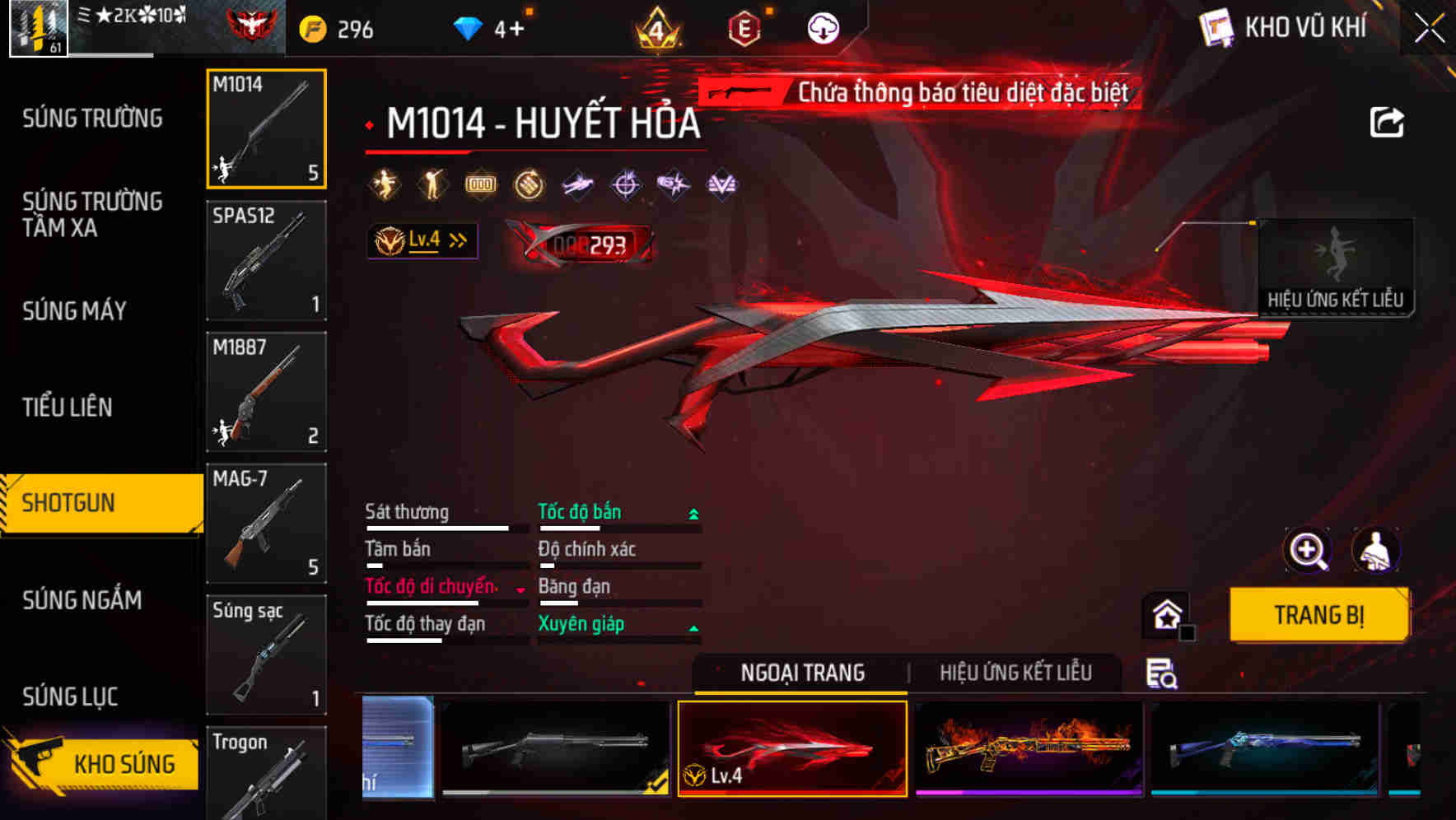Screen dimensions: 1456x820
Task: Open the cloud download icon in top bar
Action: click(821, 26)
